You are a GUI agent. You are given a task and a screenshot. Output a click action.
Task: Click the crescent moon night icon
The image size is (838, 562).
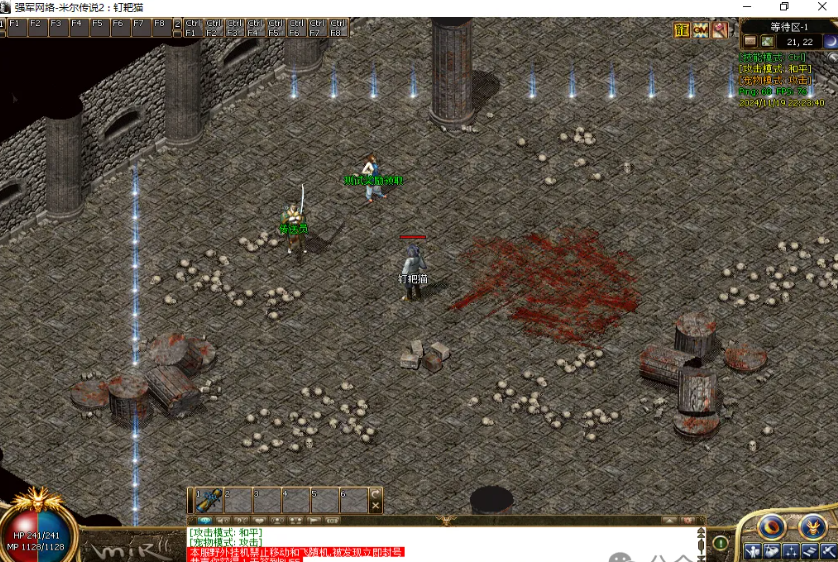(x=830, y=41)
